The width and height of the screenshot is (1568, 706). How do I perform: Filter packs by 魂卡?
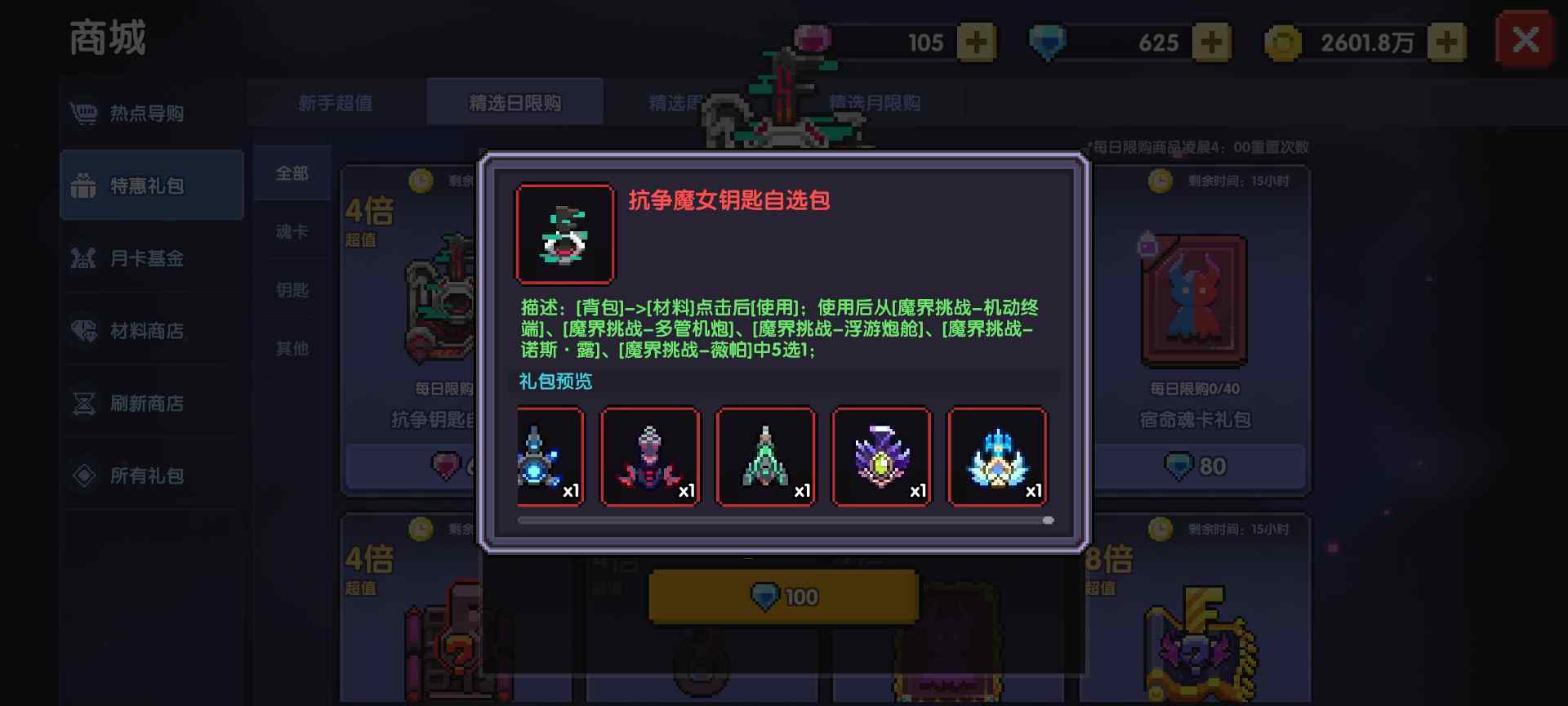pos(292,232)
